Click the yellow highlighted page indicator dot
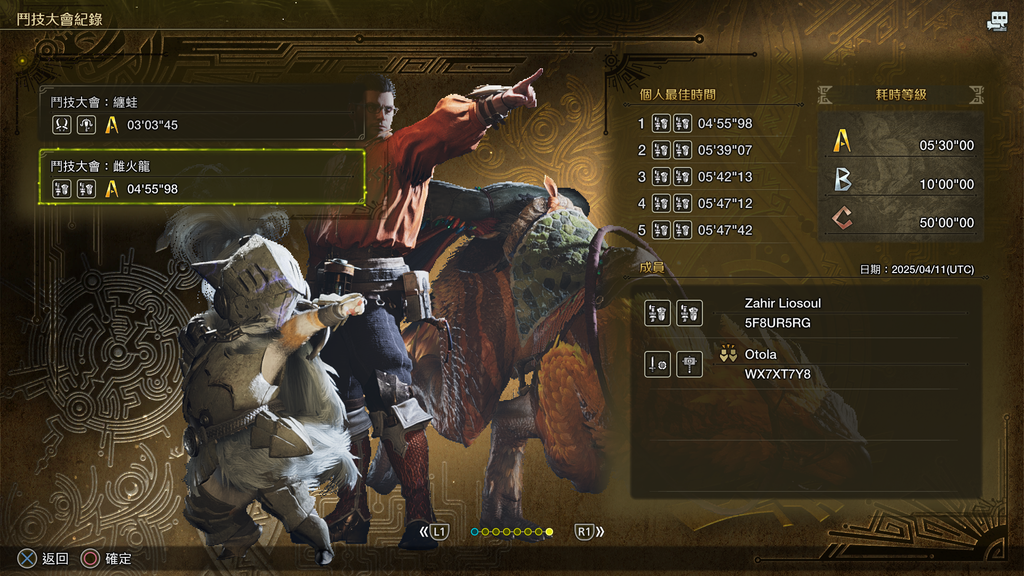Image resolution: width=1024 pixels, height=576 pixels. tap(549, 532)
